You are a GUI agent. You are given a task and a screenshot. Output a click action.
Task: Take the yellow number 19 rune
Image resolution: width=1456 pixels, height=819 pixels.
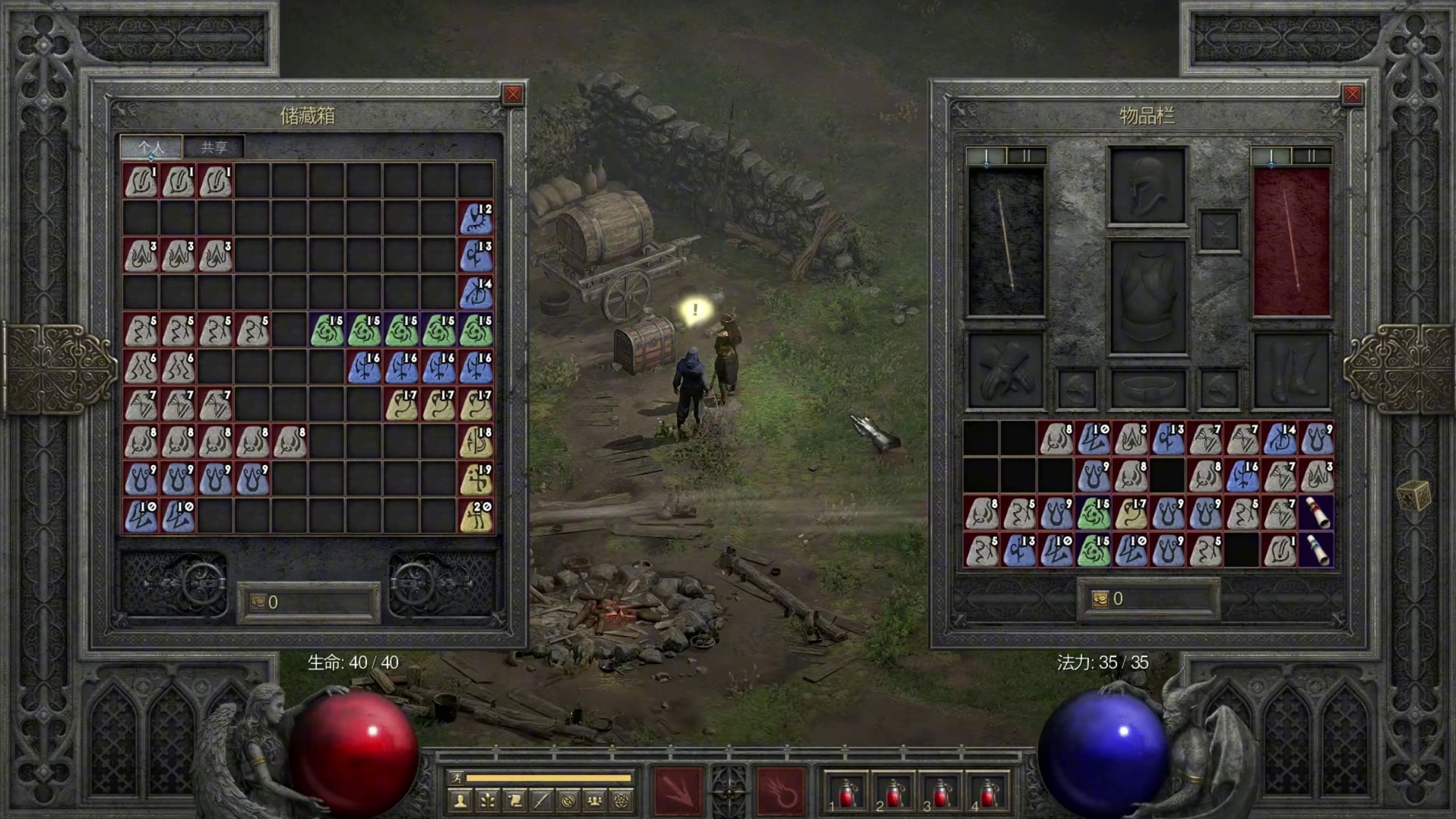476,479
